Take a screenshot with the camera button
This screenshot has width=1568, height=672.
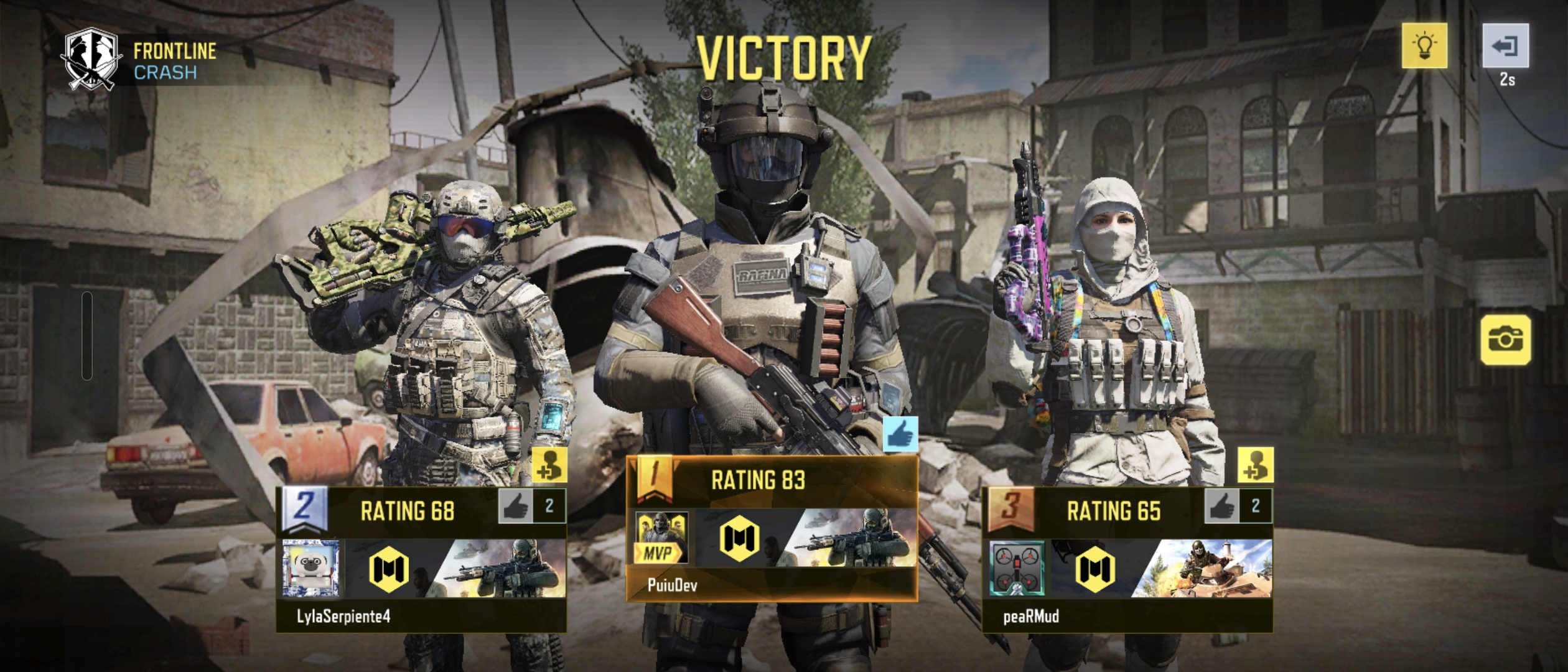tap(1505, 340)
